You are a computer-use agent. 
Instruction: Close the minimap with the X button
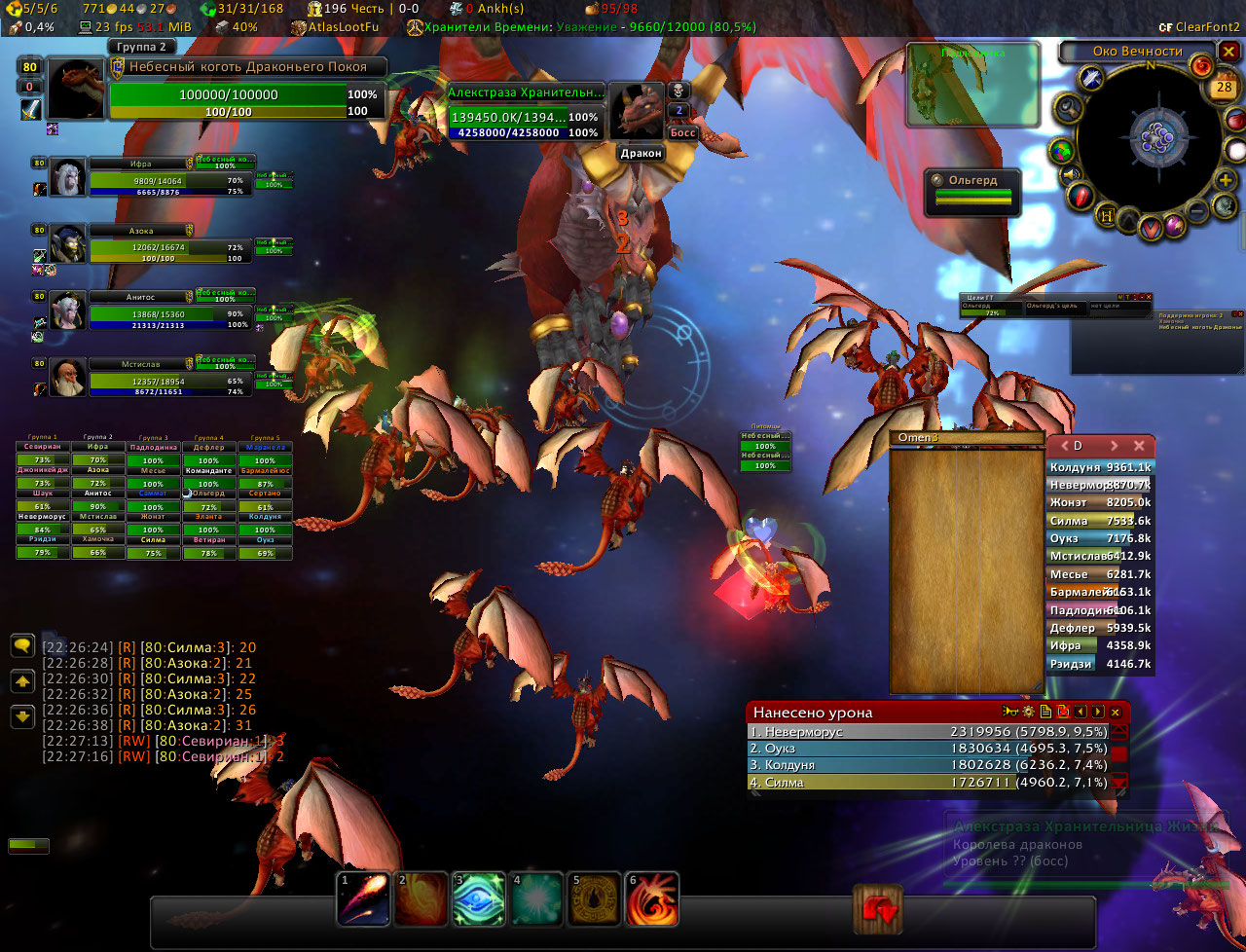pyautogui.click(x=1229, y=52)
